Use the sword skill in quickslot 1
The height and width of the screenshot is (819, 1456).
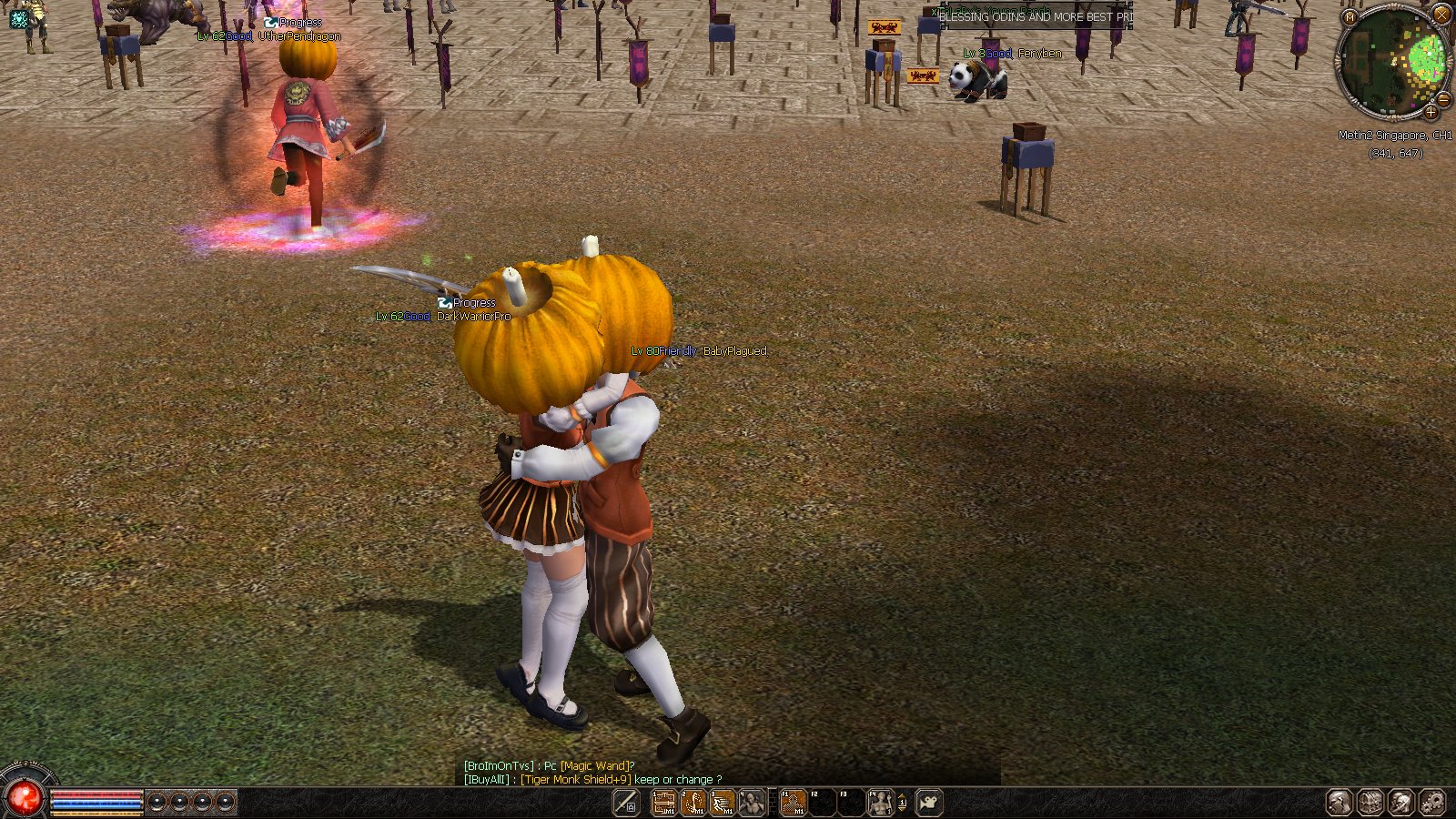tap(664, 803)
